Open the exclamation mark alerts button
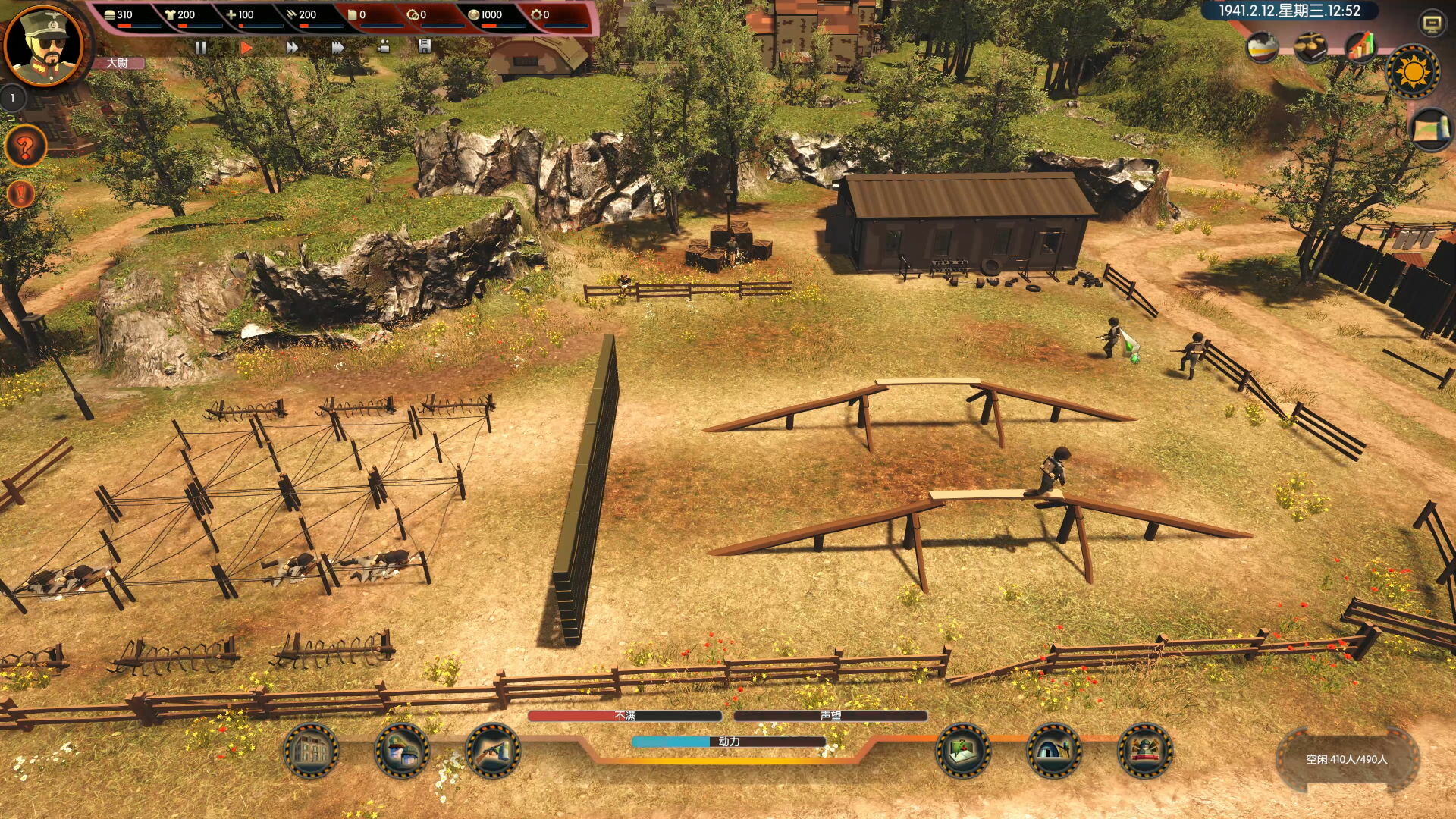This screenshot has width=1456, height=819. coord(21,194)
